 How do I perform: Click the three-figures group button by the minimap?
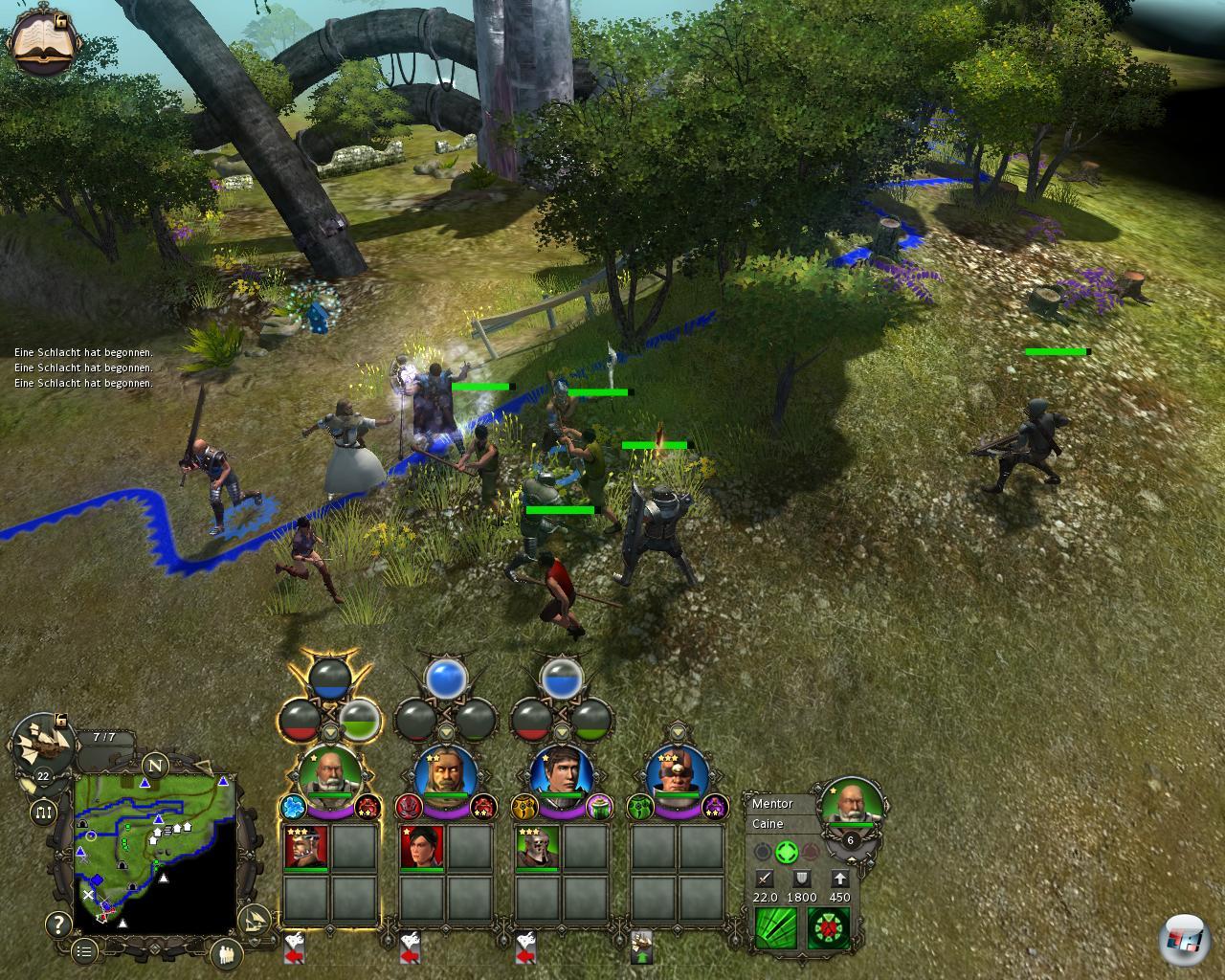click(x=227, y=953)
